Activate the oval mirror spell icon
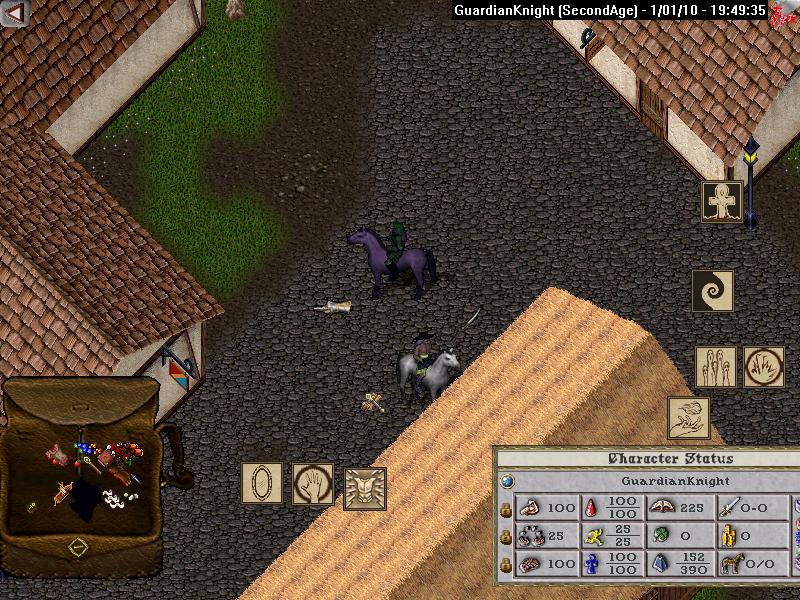Screen dimensions: 800x600 (262, 483)
